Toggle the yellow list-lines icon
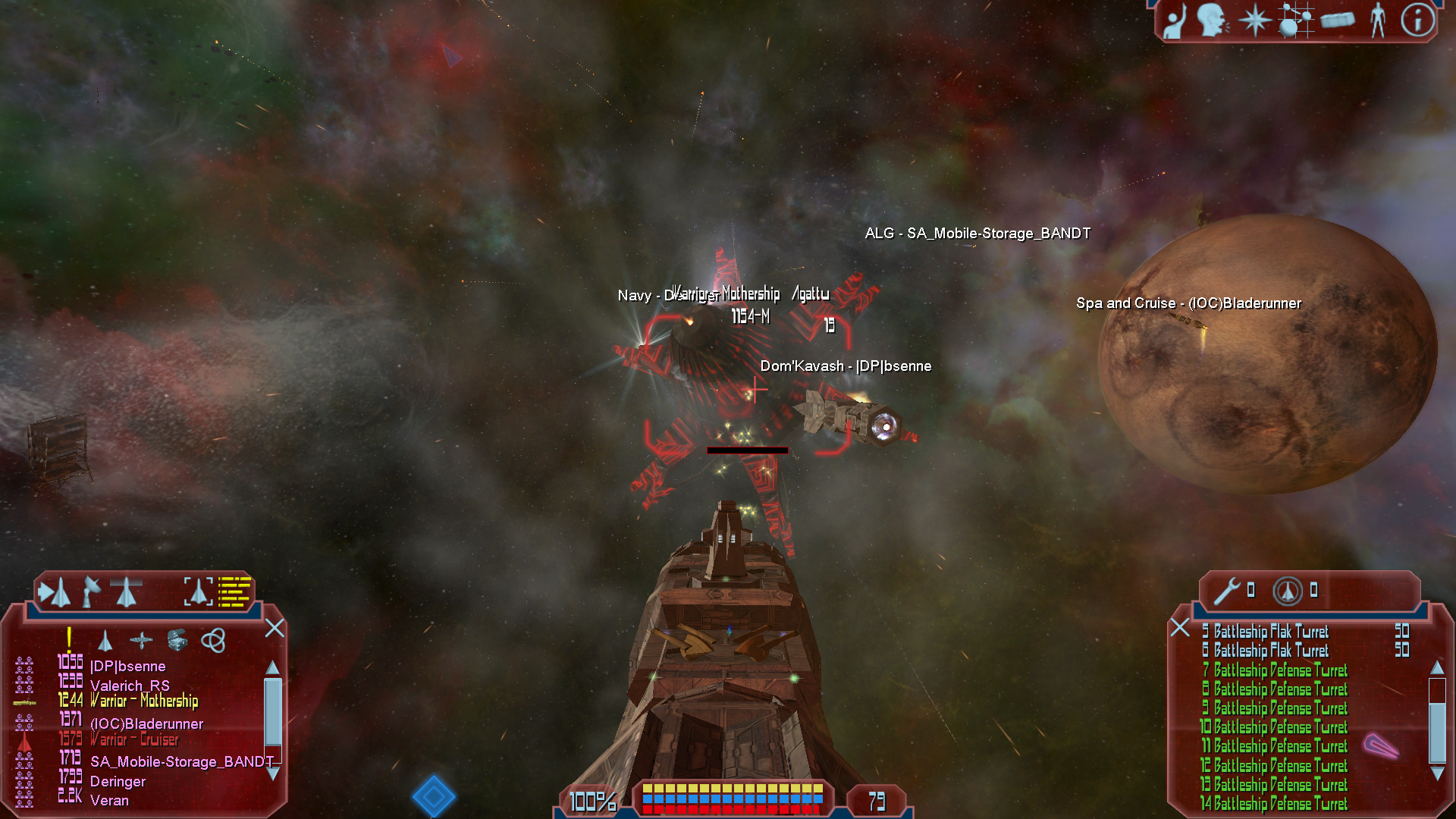Screen dimensions: 1456x819 pyautogui.click(x=234, y=591)
